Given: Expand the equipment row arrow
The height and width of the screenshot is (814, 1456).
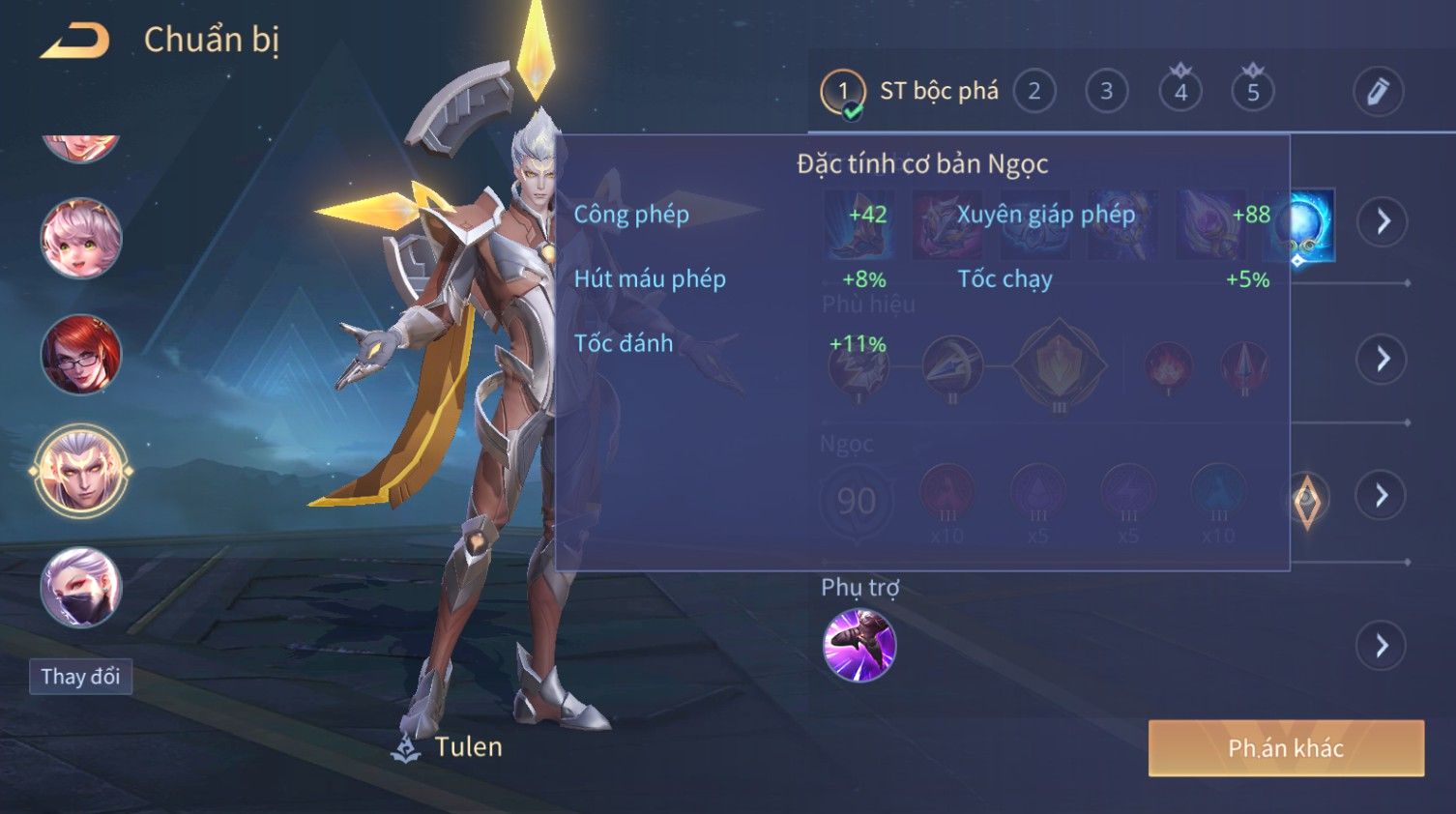Looking at the screenshot, I should (x=1382, y=221).
